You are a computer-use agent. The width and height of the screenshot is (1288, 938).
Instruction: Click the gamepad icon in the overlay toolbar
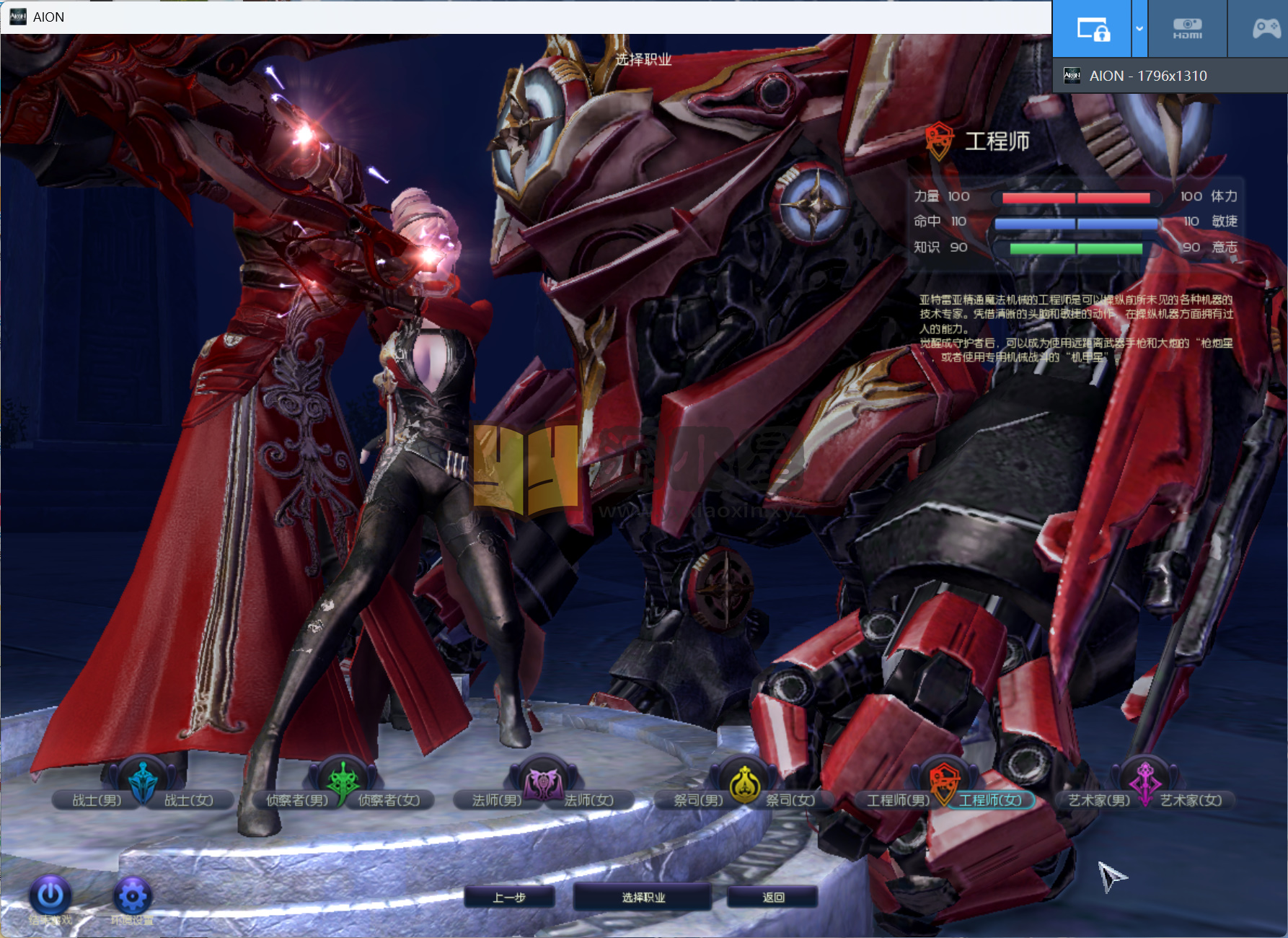click(x=1266, y=29)
